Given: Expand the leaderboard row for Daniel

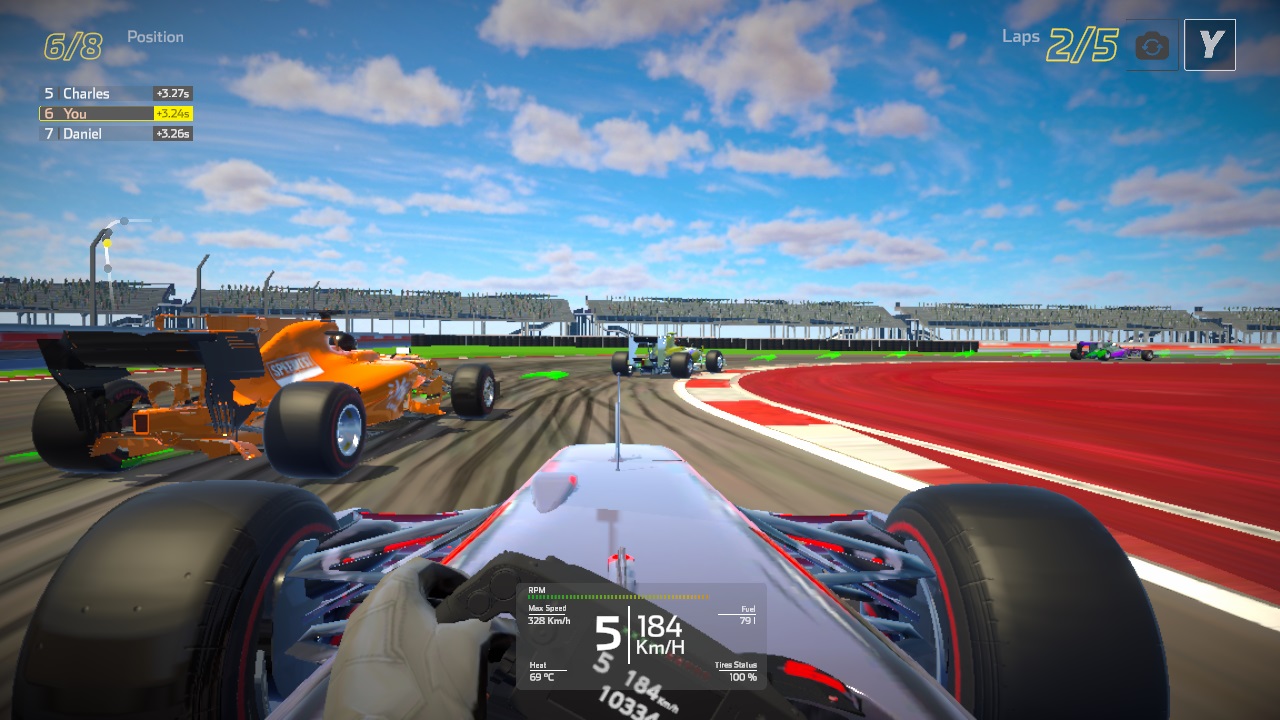Looking at the screenshot, I should tap(94, 133).
